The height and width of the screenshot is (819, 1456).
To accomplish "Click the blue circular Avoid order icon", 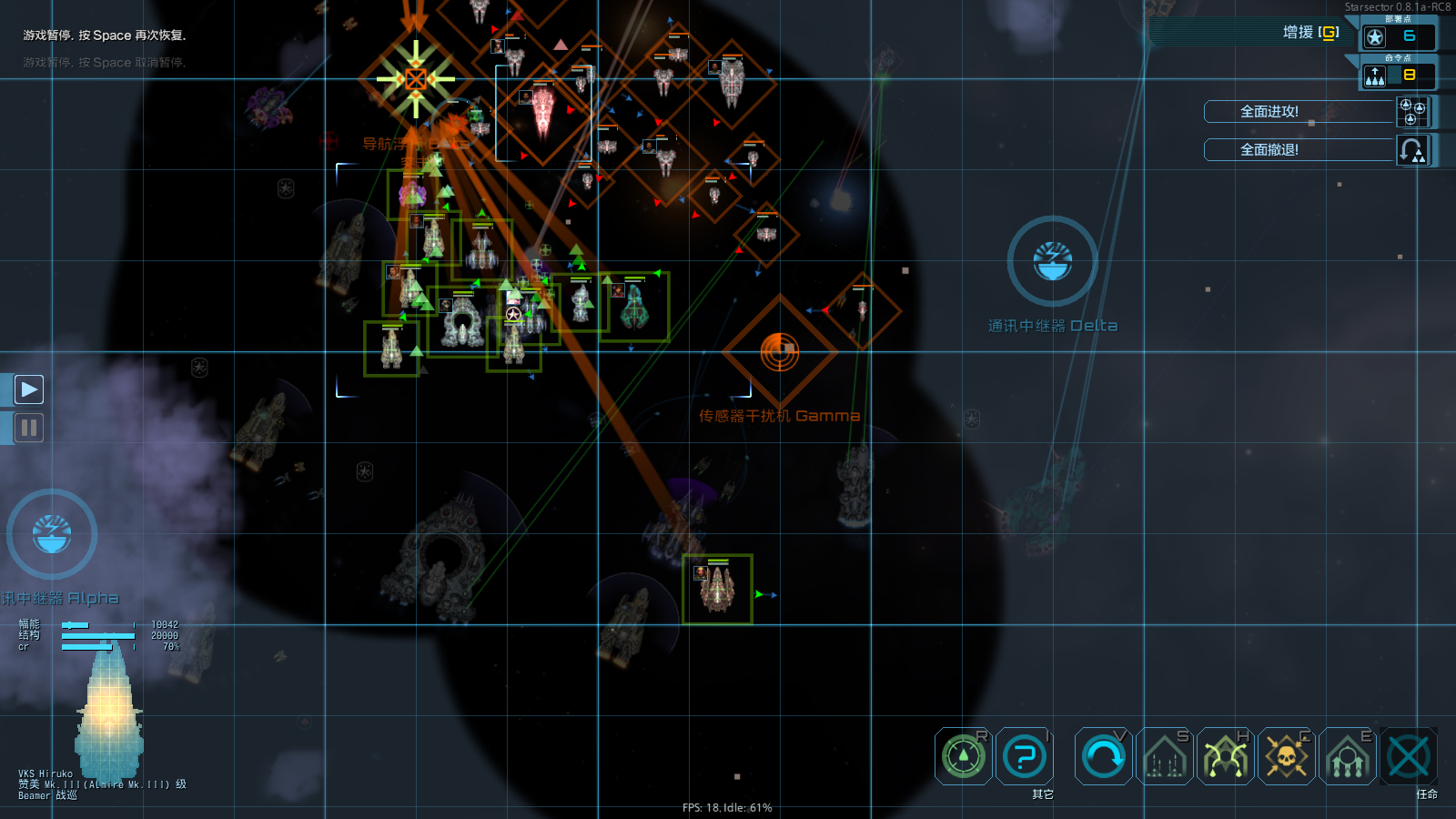I will [x=1102, y=755].
